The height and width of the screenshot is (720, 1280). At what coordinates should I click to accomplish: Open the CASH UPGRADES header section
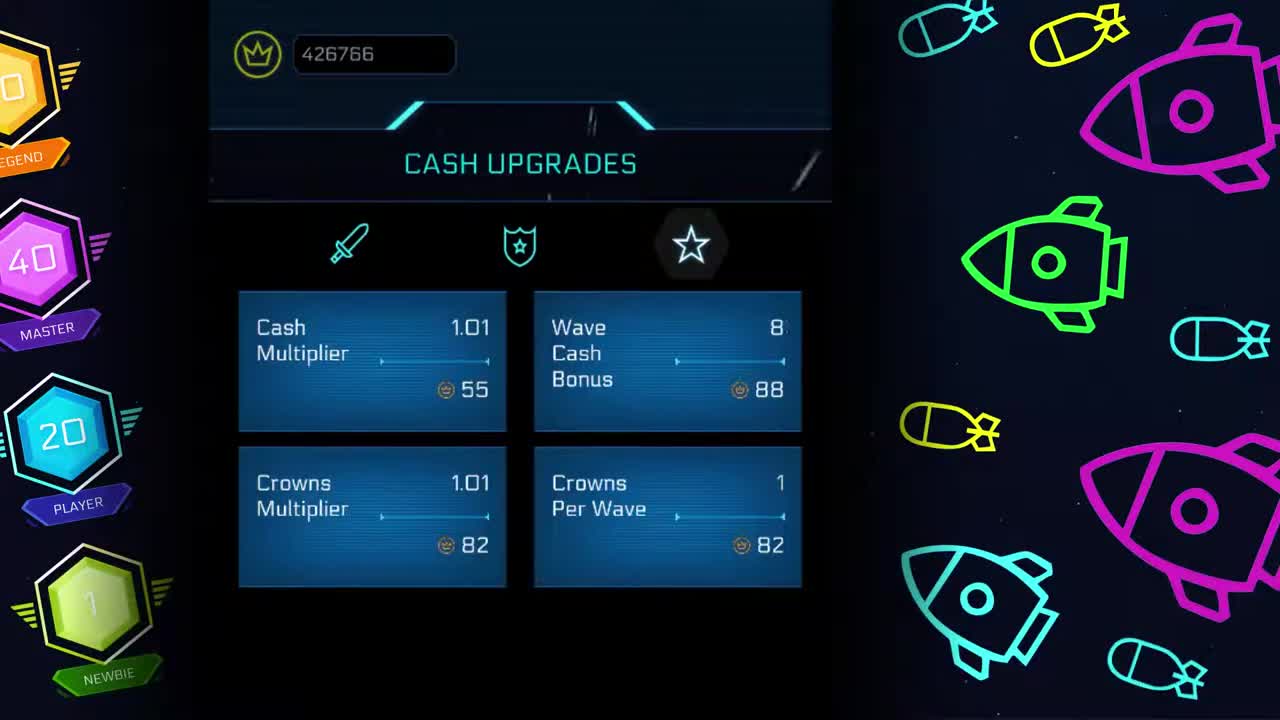coord(519,164)
